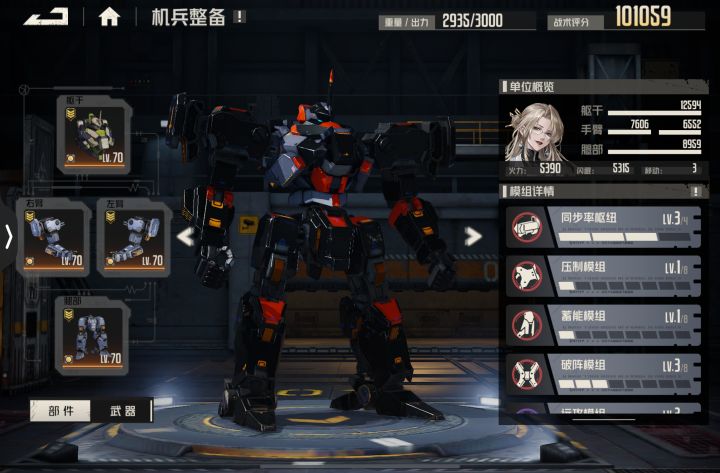Show next mech with right arrow
The width and height of the screenshot is (720, 473).
coord(473,237)
